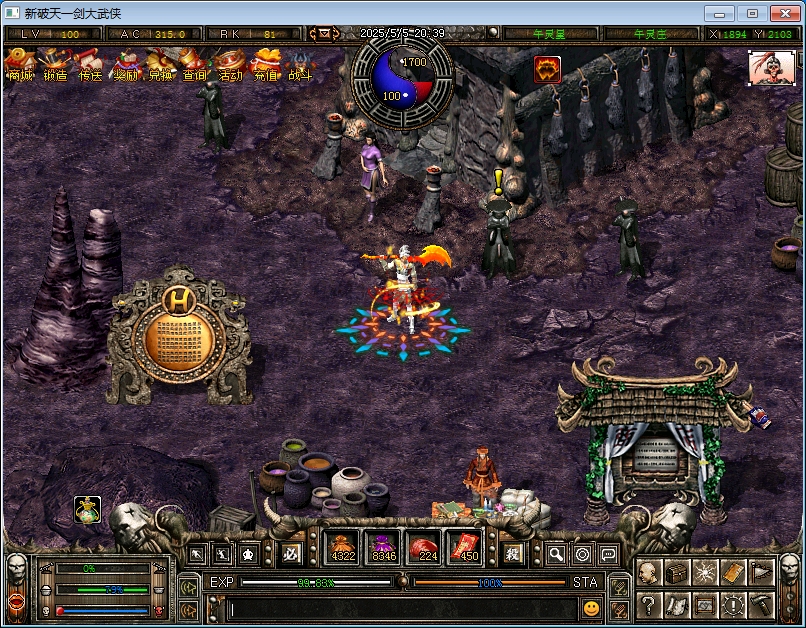Click the mail envelope icon

[324, 33]
